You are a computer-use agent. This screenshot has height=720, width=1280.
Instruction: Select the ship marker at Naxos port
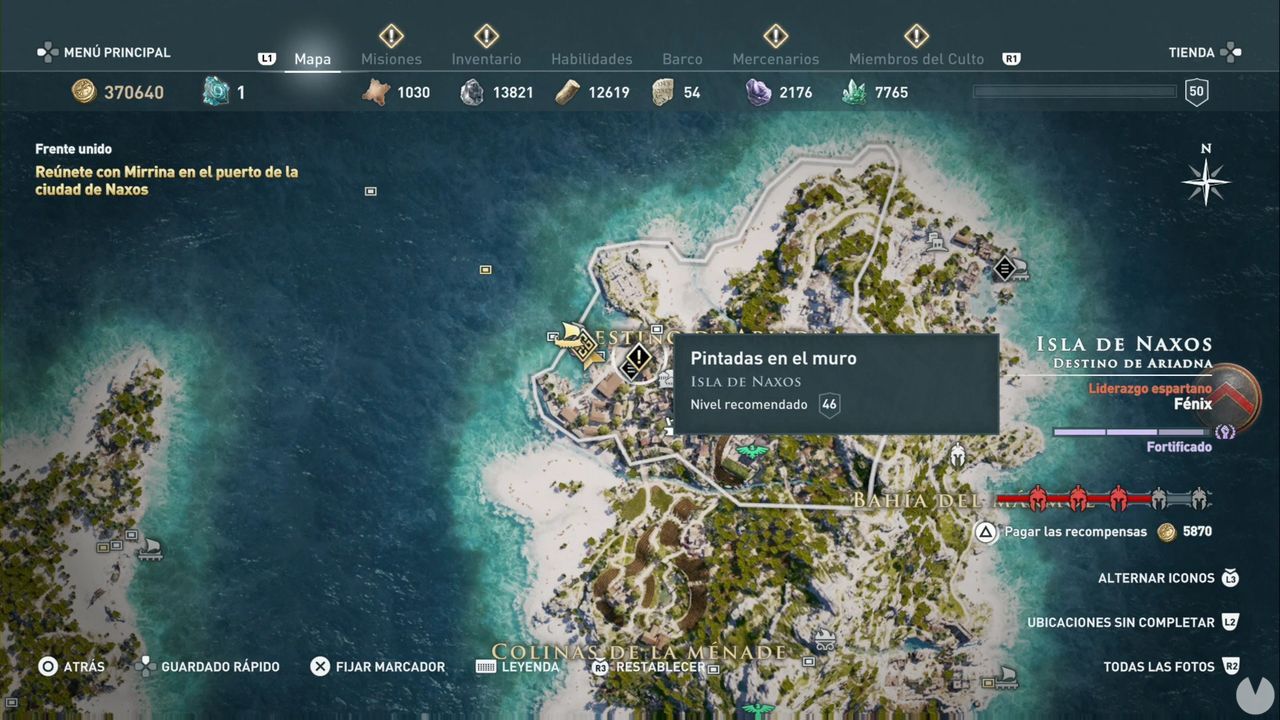pyautogui.click(x=579, y=343)
